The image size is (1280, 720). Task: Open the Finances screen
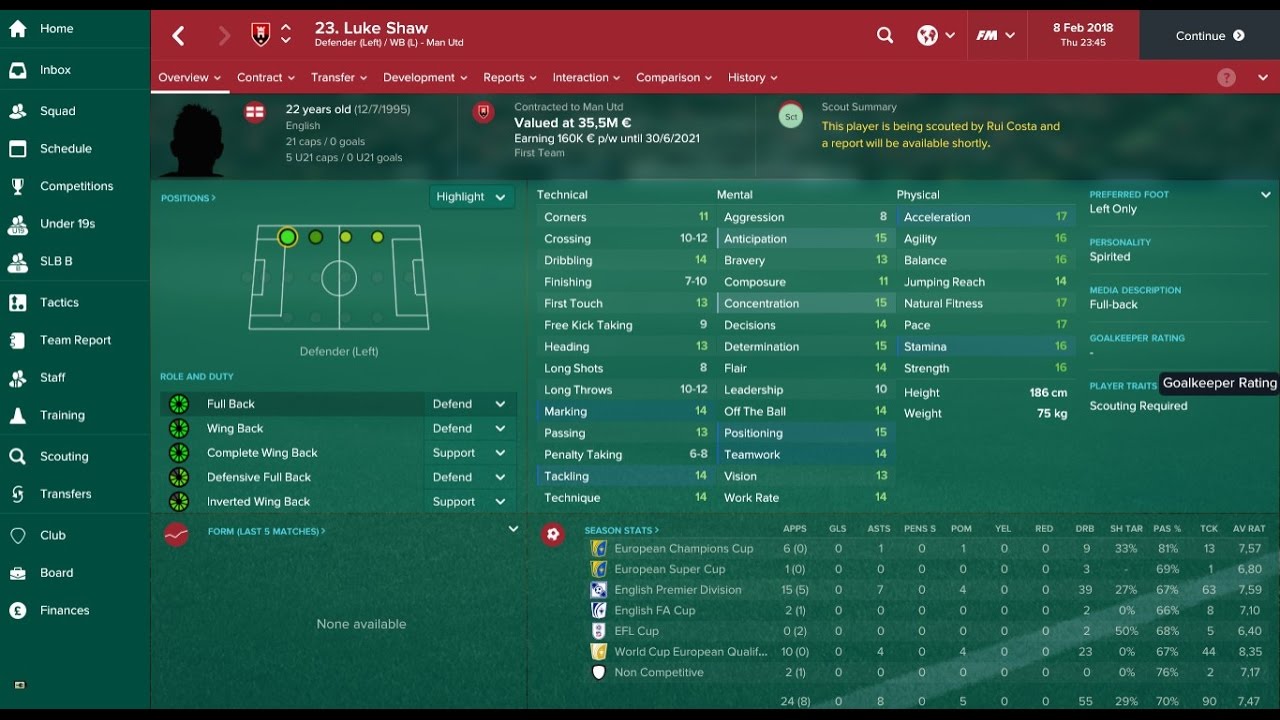[x=64, y=610]
